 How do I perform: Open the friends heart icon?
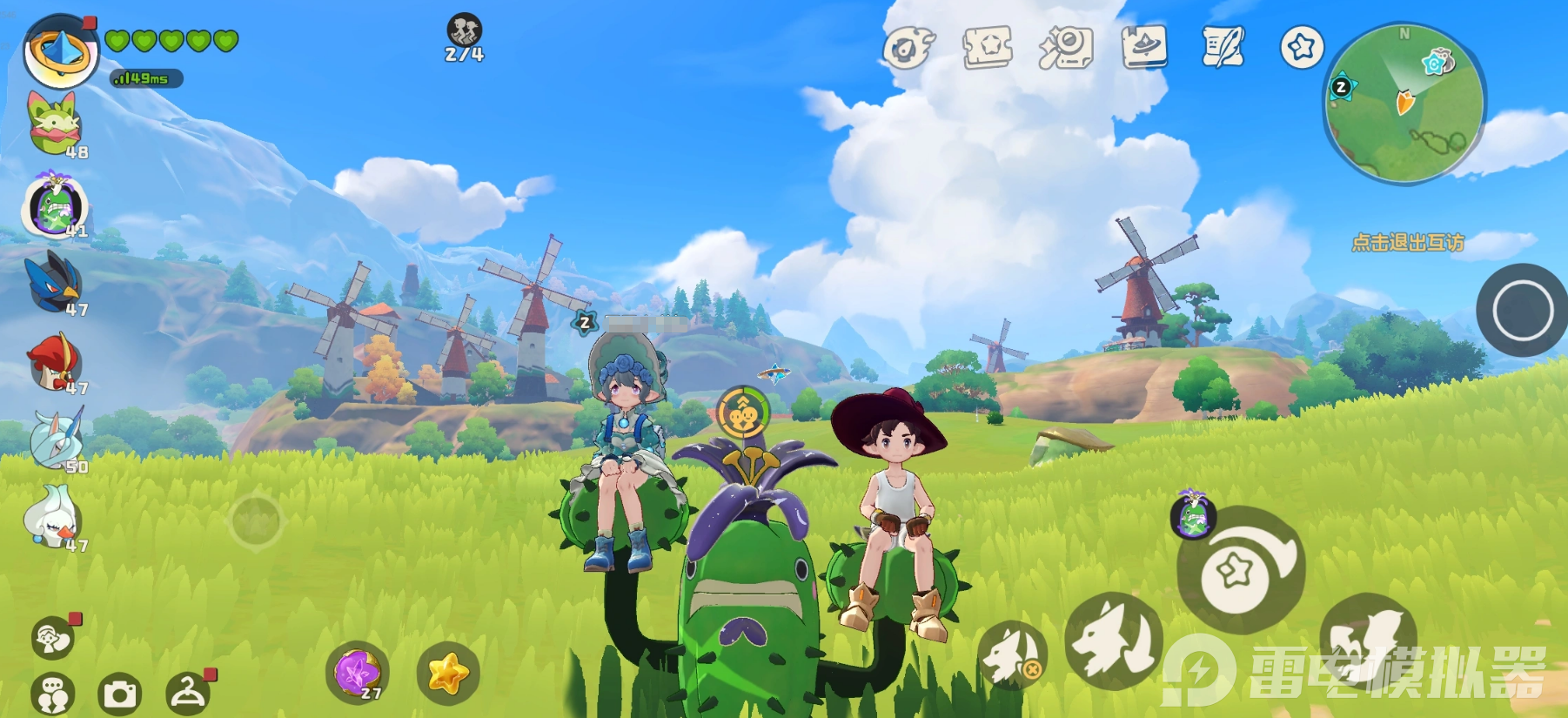coord(52,639)
